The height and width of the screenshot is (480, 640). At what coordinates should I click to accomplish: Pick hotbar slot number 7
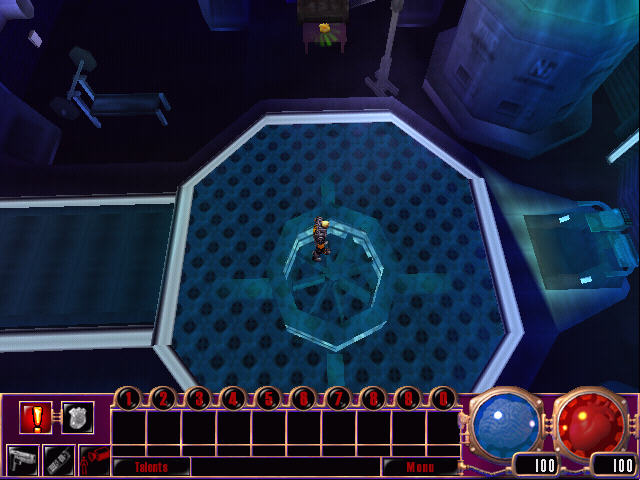click(338, 399)
